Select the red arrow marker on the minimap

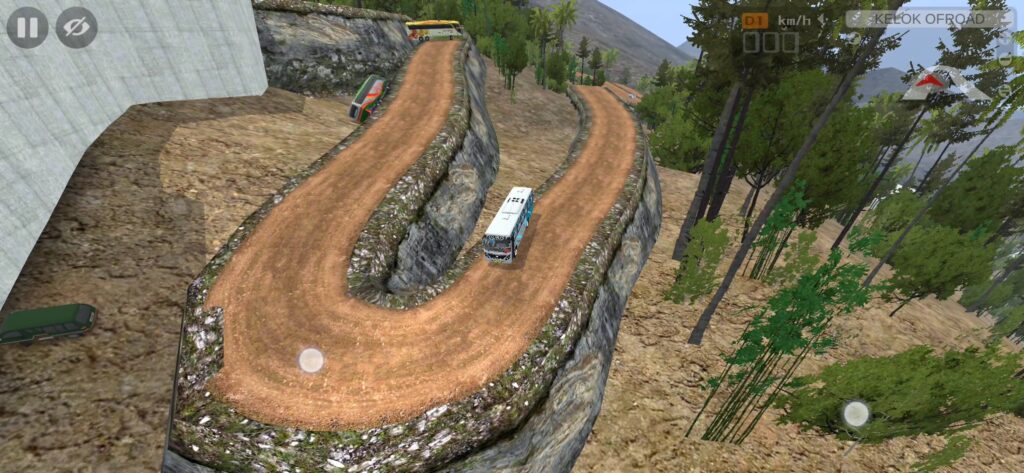(932, 81)
